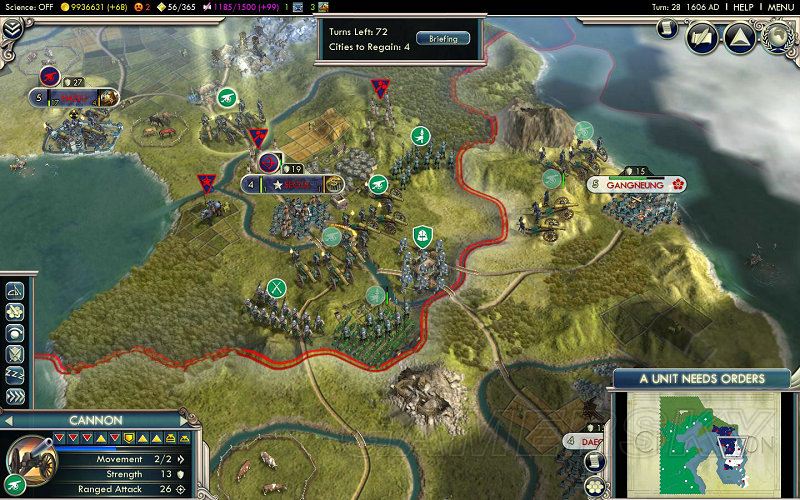Put the cannon to sleep
Viewport: 800px width, 500px height.
15,374
